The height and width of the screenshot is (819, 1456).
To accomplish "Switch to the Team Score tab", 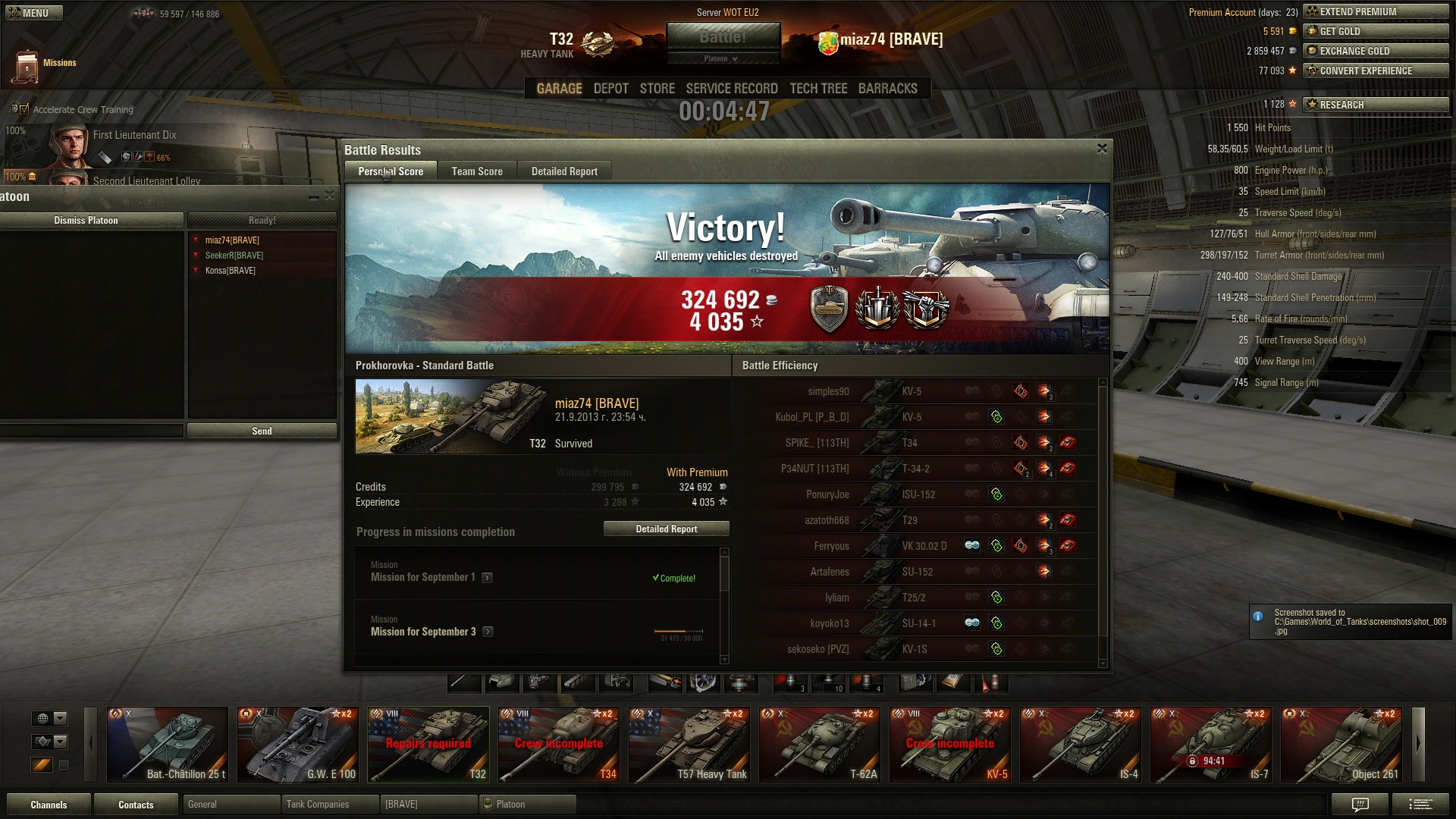I will (477, 171).
